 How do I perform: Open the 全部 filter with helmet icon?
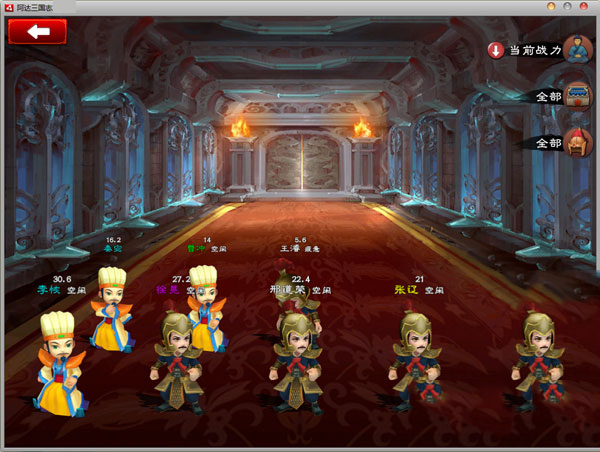[560, 143]
